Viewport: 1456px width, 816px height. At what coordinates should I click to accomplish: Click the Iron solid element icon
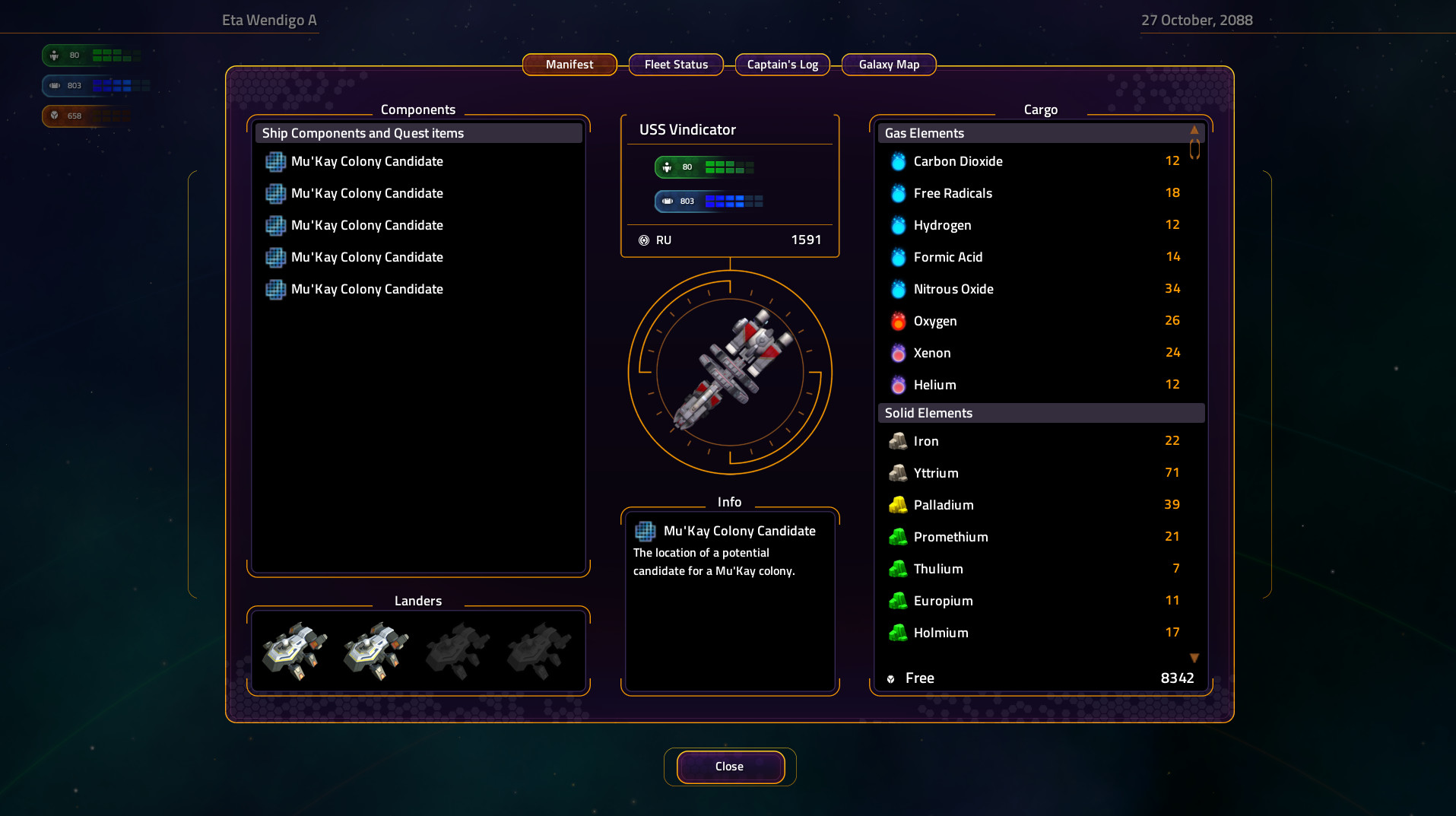click(898, 441)
